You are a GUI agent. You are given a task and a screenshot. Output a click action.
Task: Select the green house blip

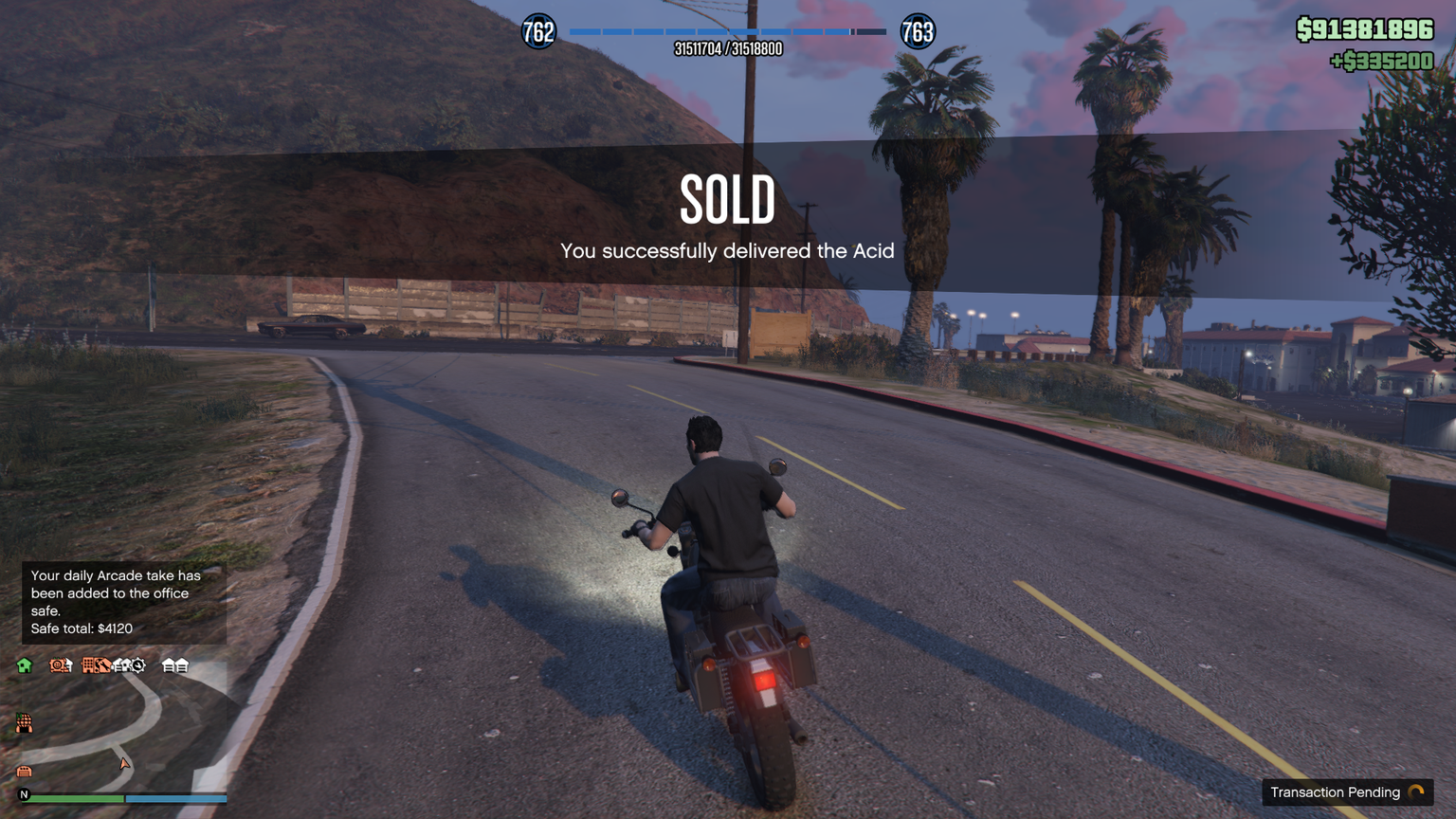pyautogui.click(x=25, y=665)
